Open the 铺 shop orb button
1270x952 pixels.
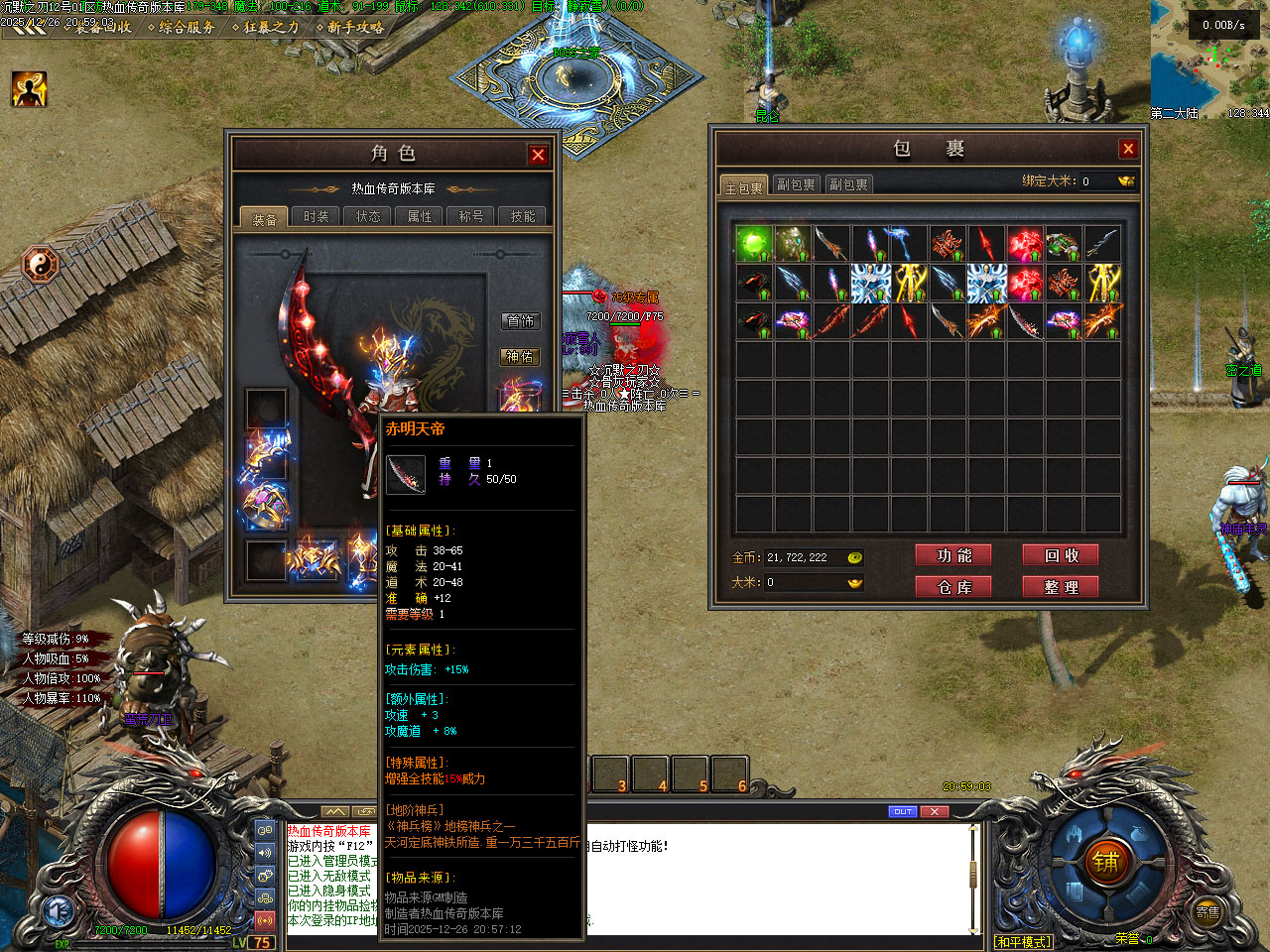tap(1106, 863)
